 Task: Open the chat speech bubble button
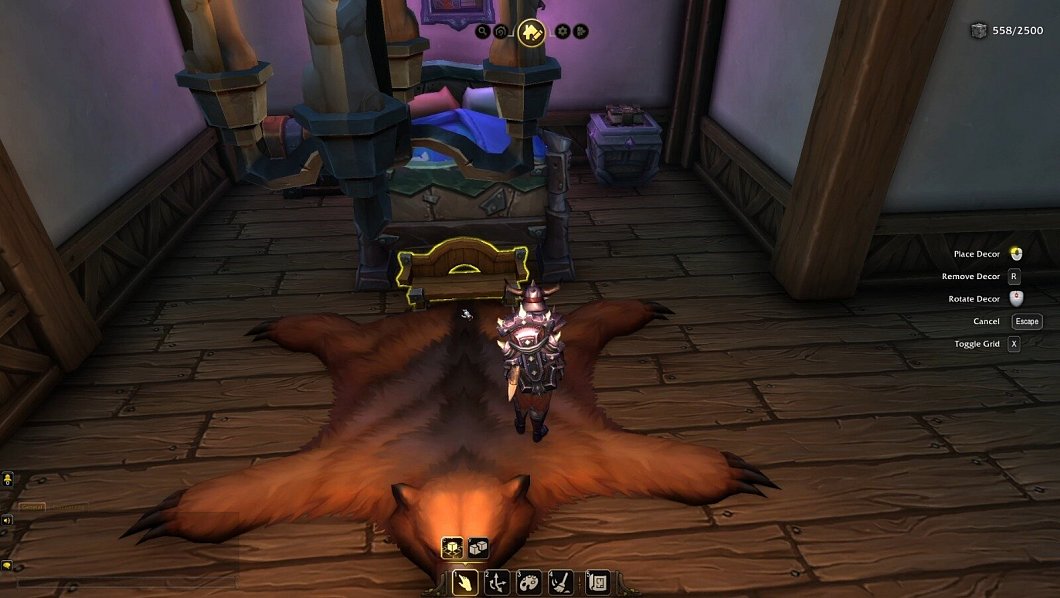pyautogui.click(x=7, y=565)
